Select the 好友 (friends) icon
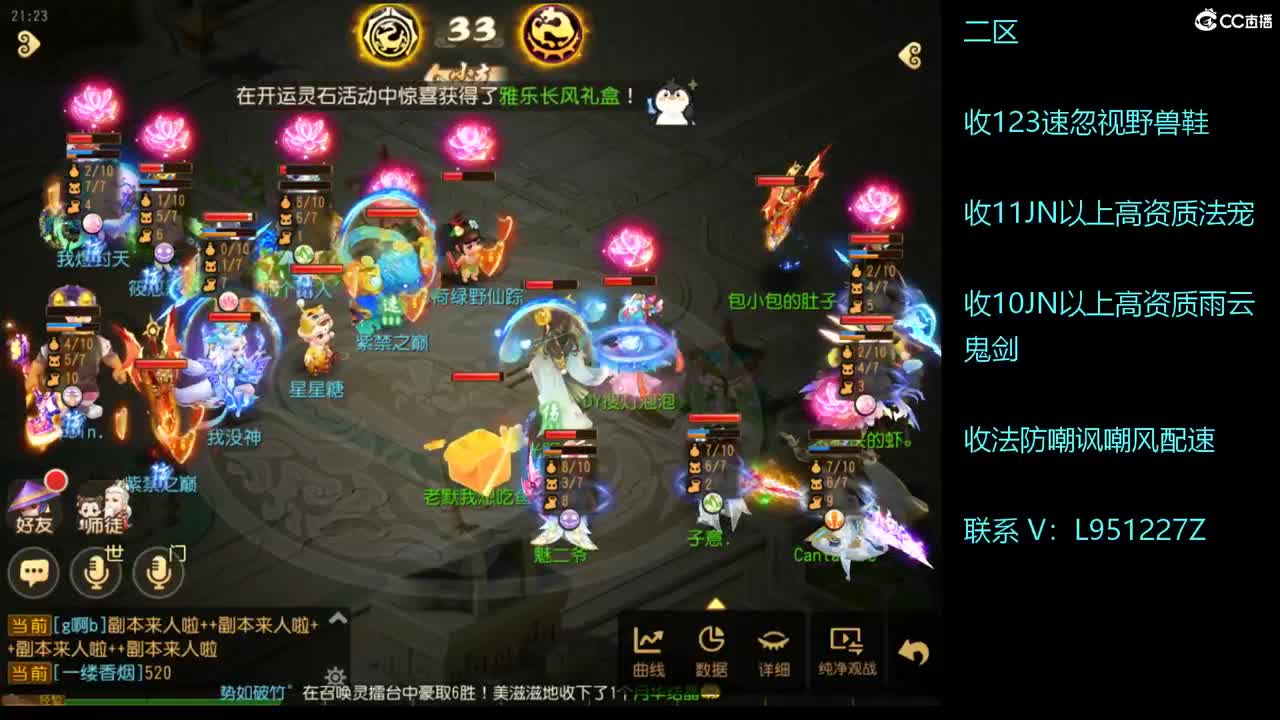Viewport: 1280px width, 720px height. click(x=33, y=498)
